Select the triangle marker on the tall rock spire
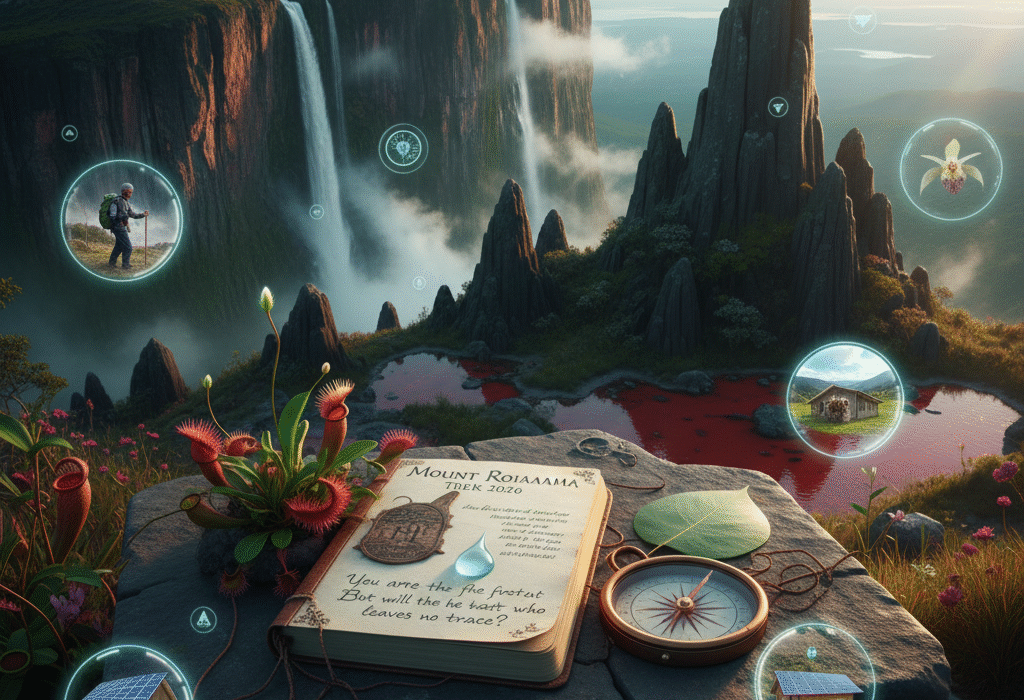This screenshot has height=700, width=1024. [777, 107]
